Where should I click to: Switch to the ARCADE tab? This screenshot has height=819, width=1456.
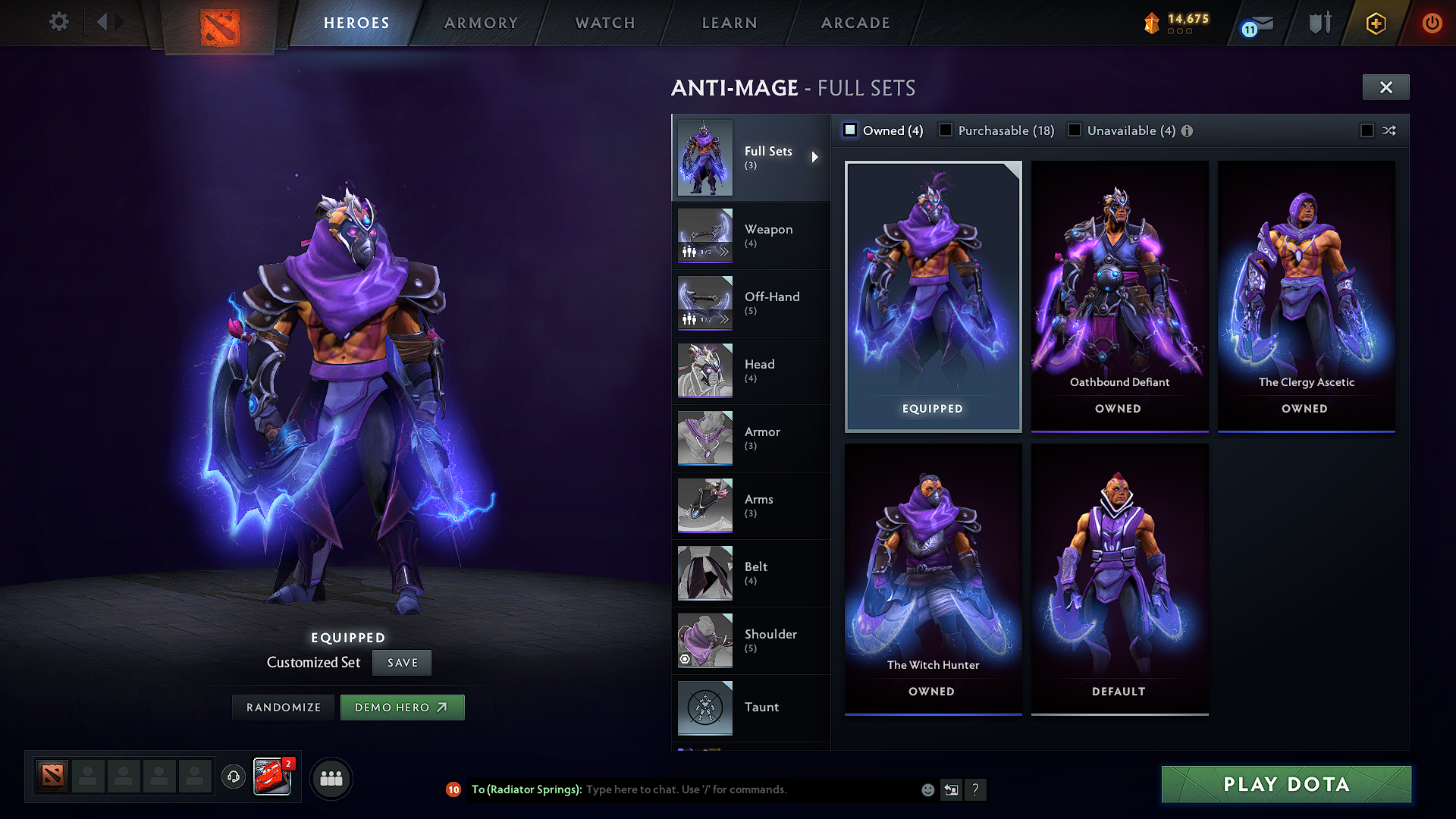[855, 23]
